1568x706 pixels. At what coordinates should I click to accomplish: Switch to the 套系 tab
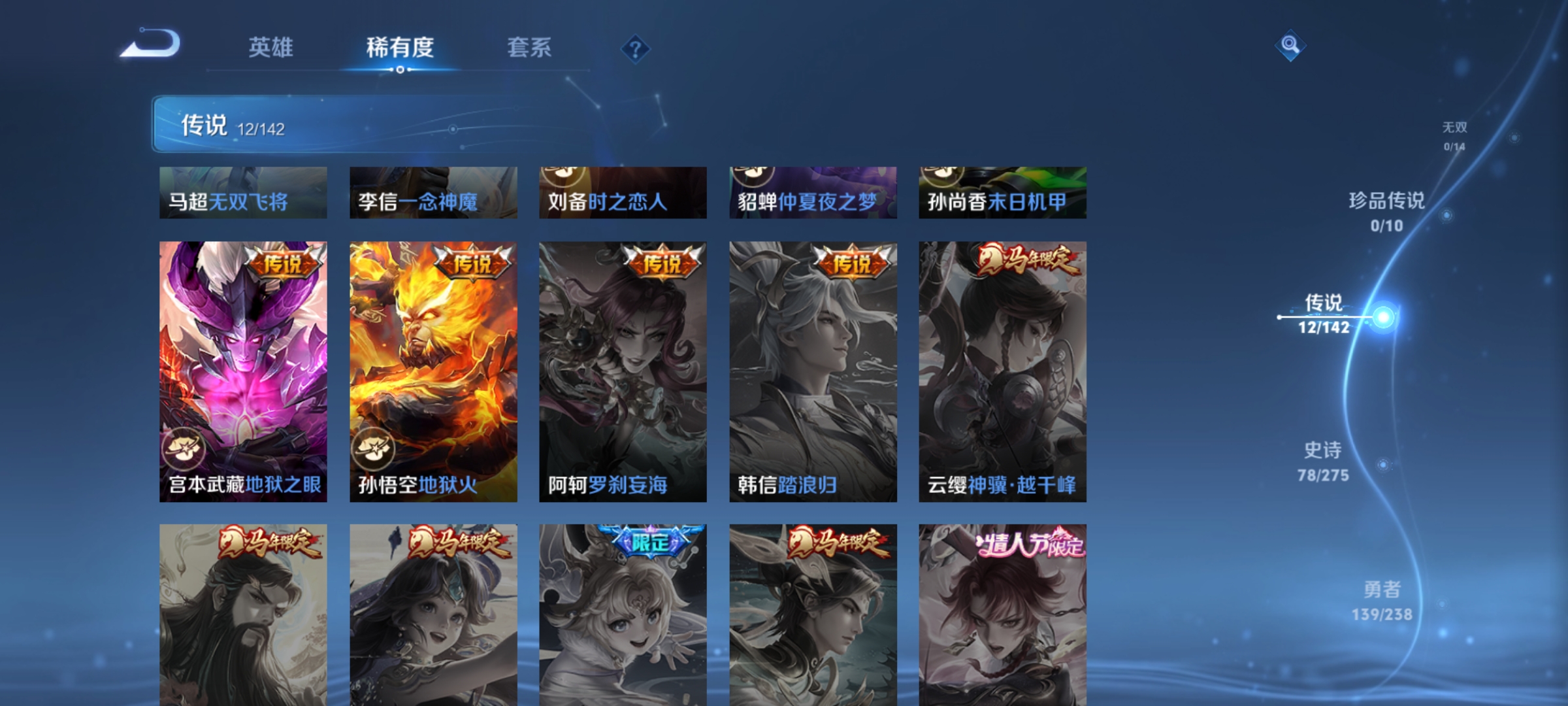(529, 47)
